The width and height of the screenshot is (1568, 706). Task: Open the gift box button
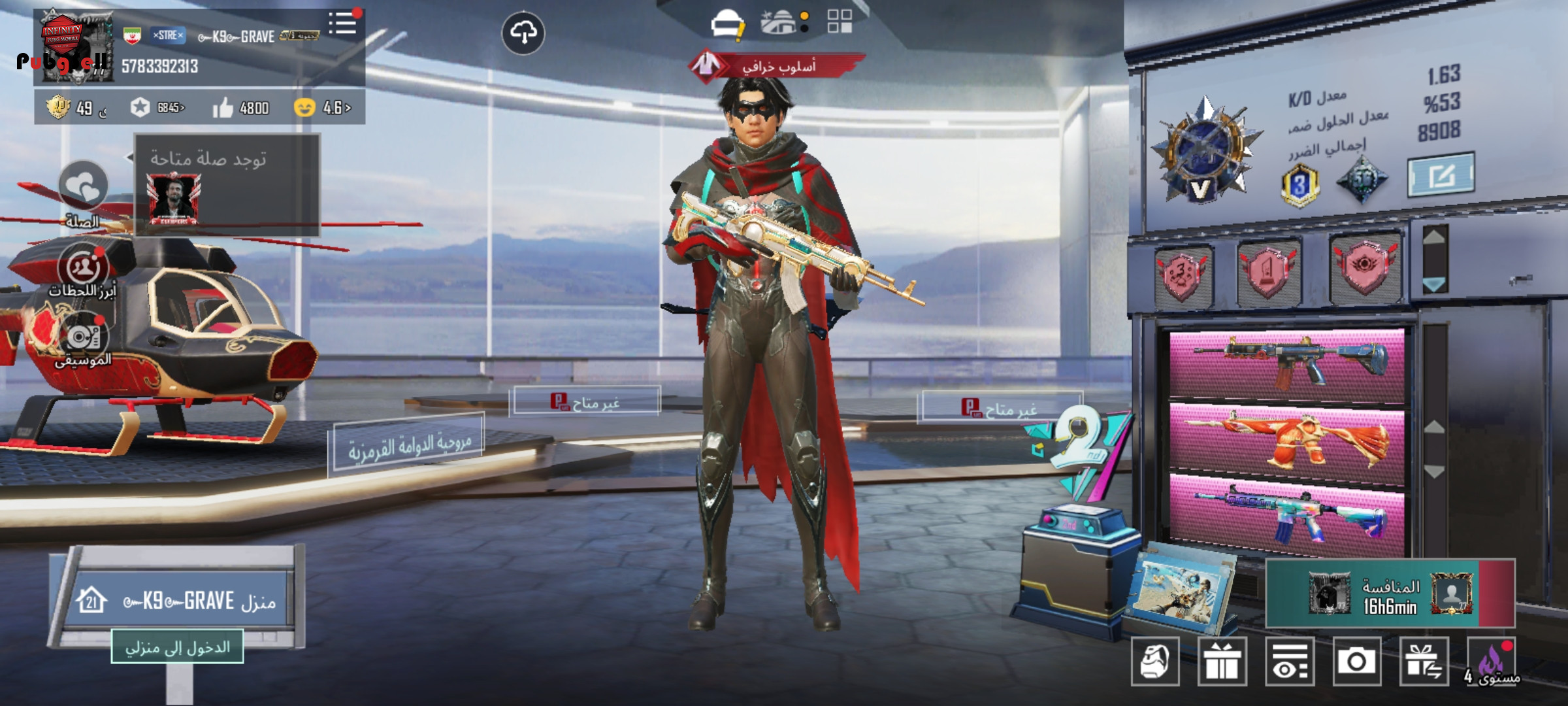pos(1222,662)
